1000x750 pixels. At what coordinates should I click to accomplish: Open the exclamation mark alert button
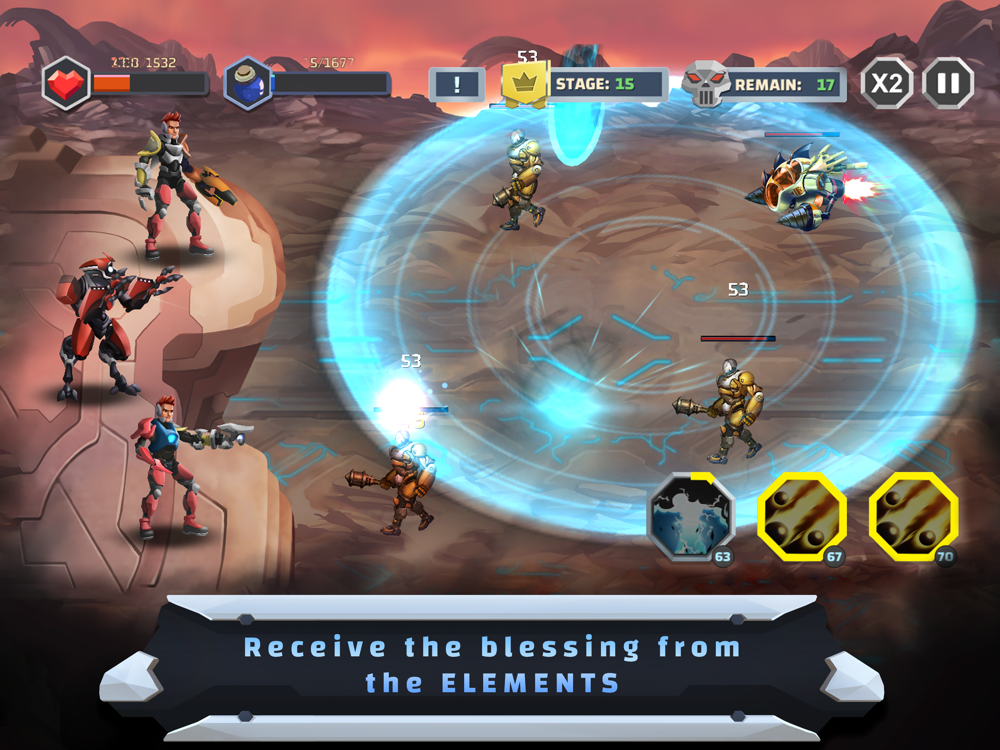click(x=457, y=85)
